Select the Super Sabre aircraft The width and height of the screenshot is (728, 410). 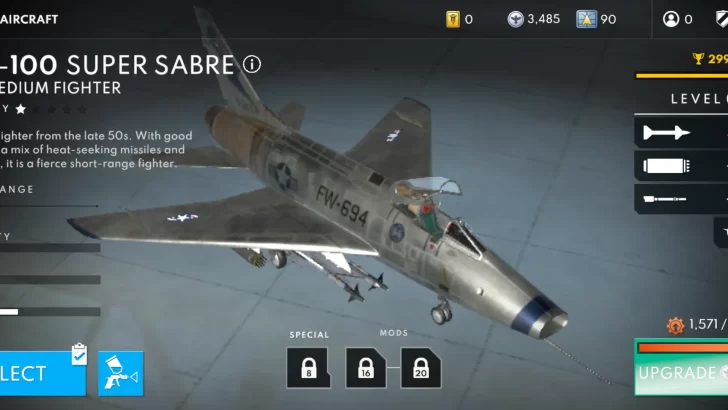pyautogui.click(x=40, y=372)
